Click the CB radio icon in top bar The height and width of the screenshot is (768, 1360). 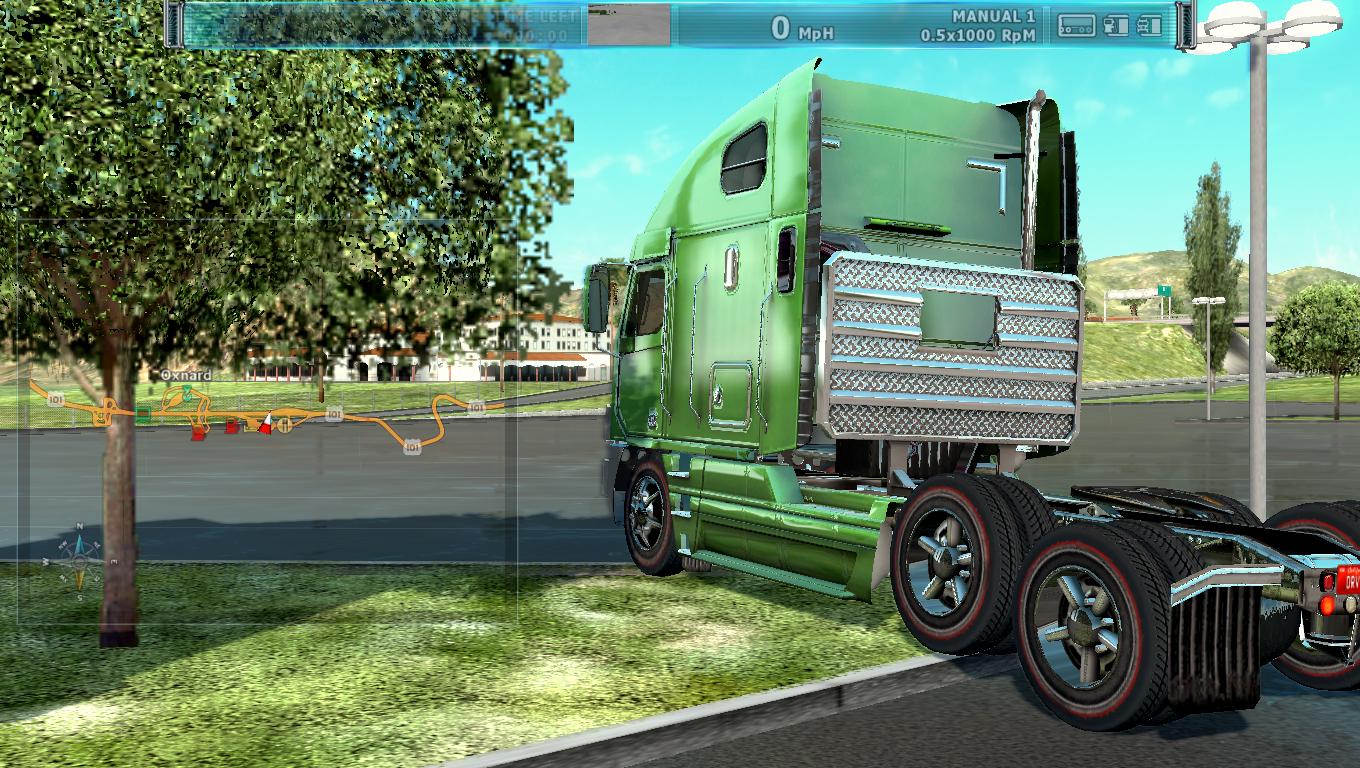coord(1077,26)
